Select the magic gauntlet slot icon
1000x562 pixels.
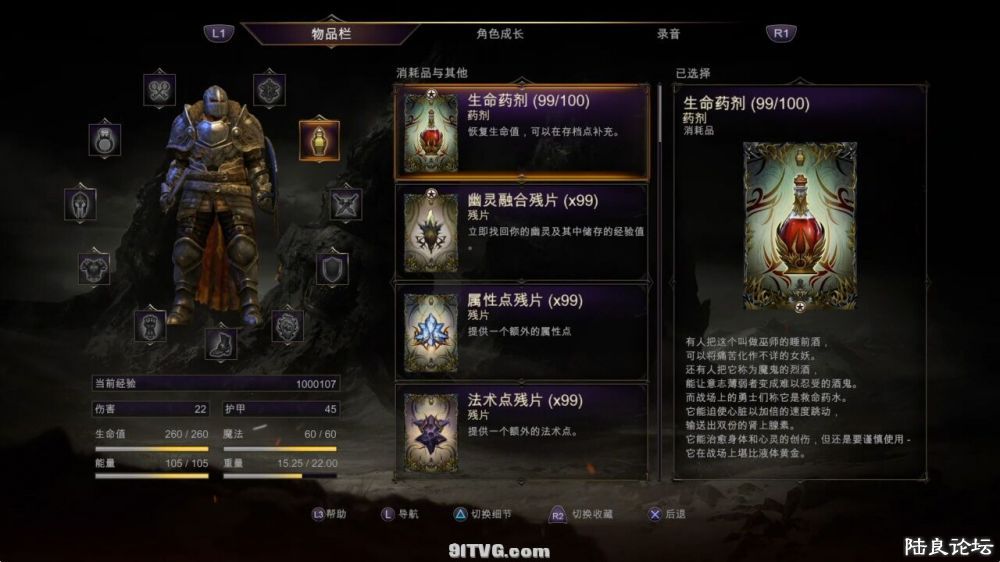point(288,324)
